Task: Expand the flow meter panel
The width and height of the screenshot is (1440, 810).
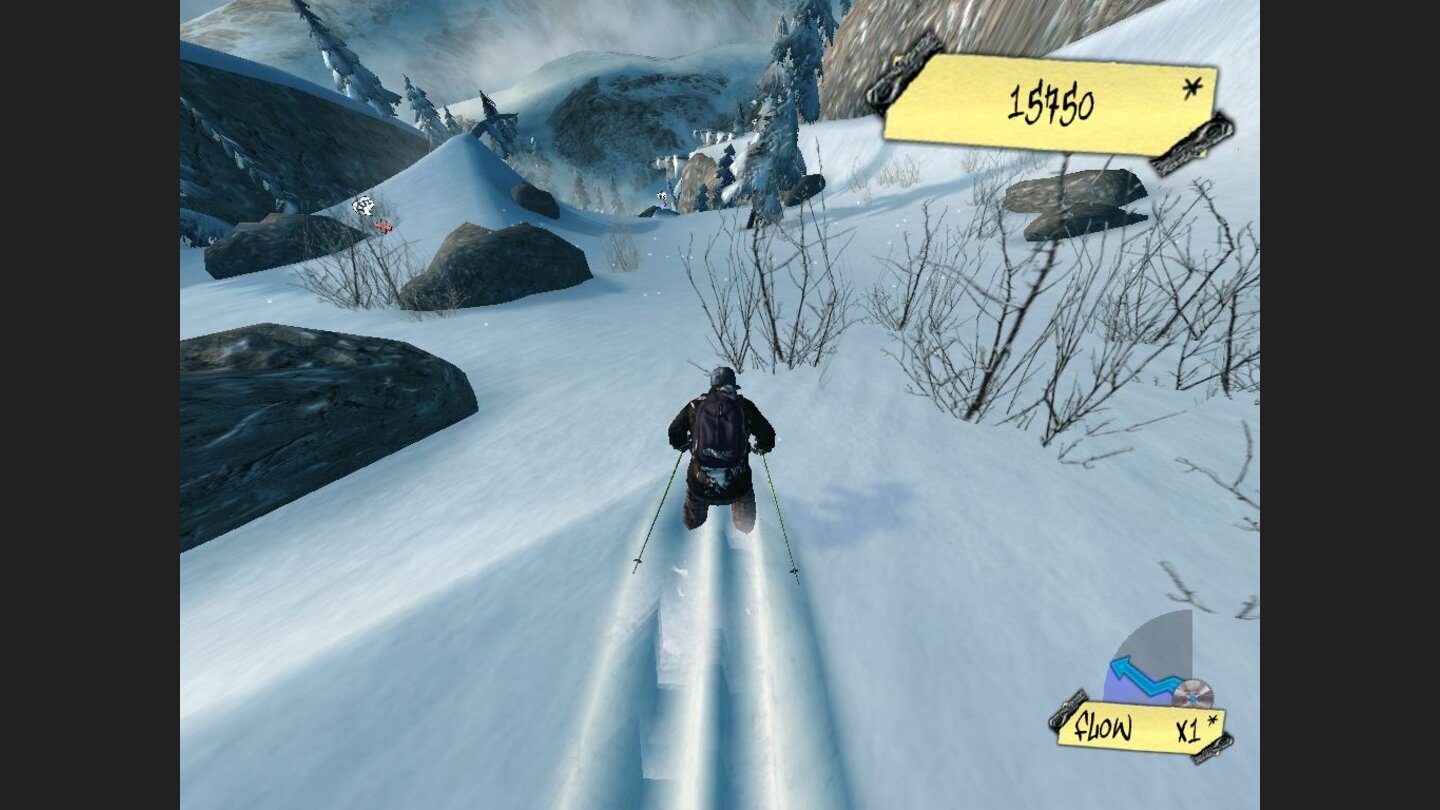Action: click(1160, 665)
